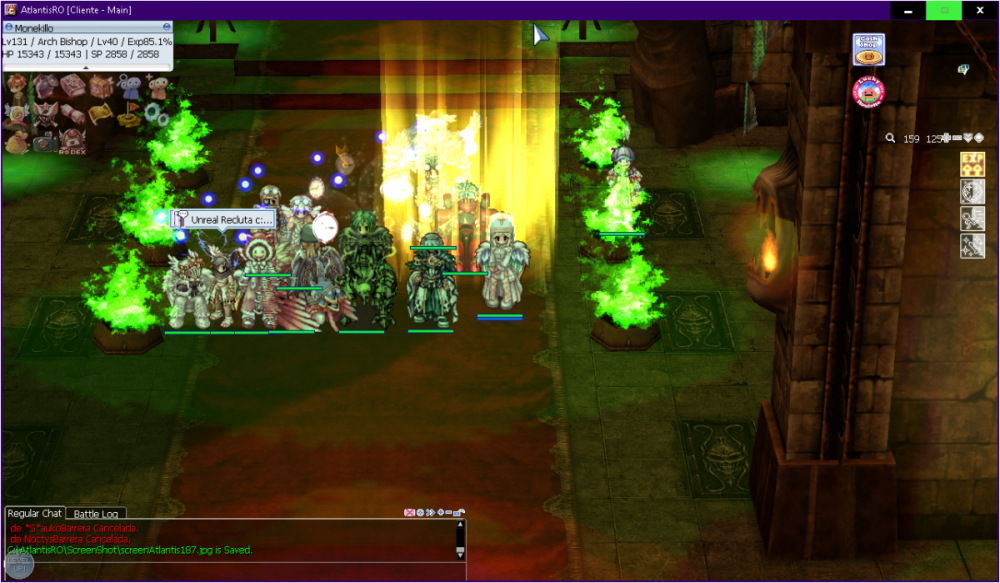This screenshot has width=1000, height=583.
Task: Open the character portrait menu icon
Action: (x=17, y=86)
